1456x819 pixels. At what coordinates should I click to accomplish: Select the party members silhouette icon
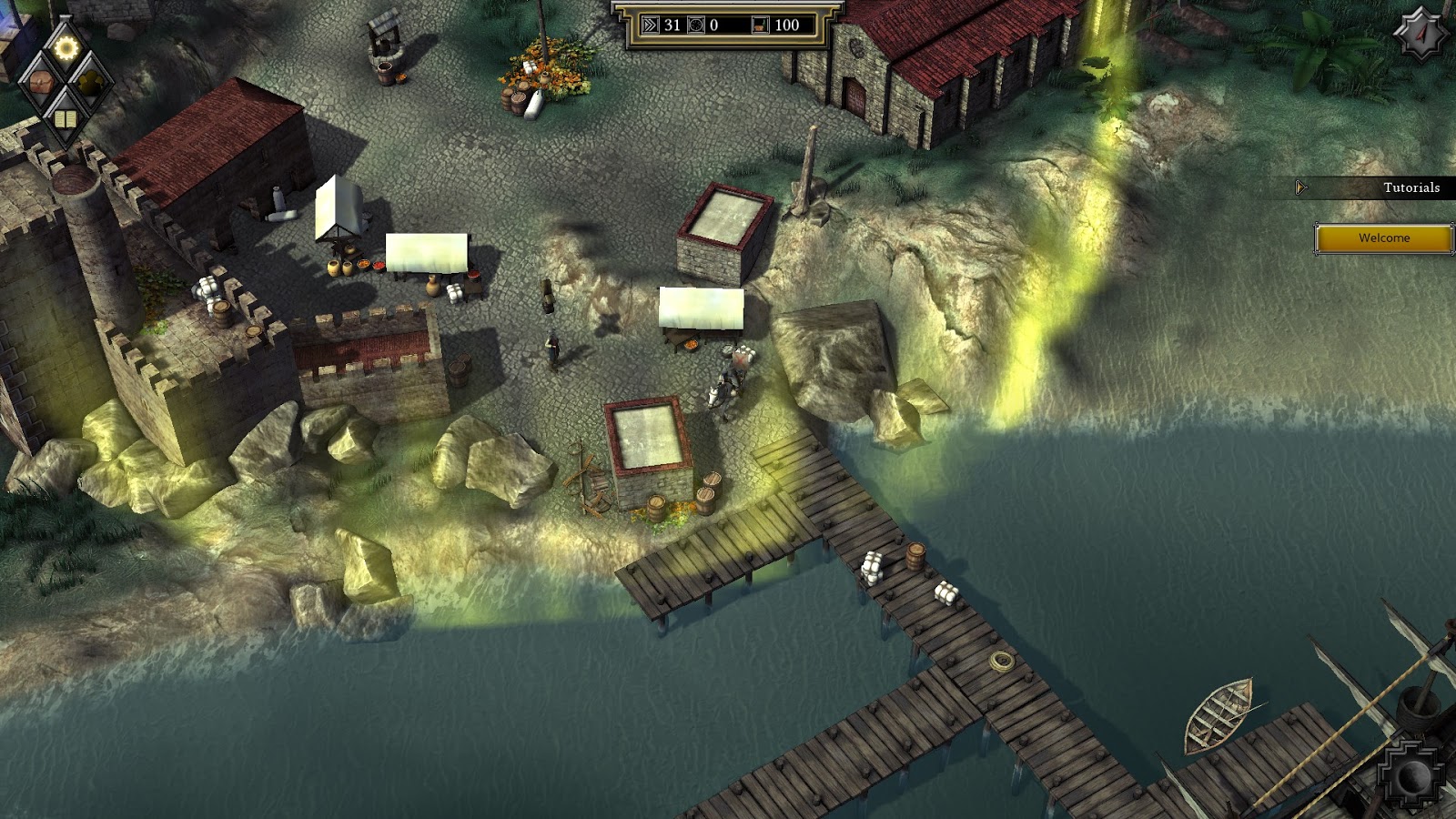90,83
